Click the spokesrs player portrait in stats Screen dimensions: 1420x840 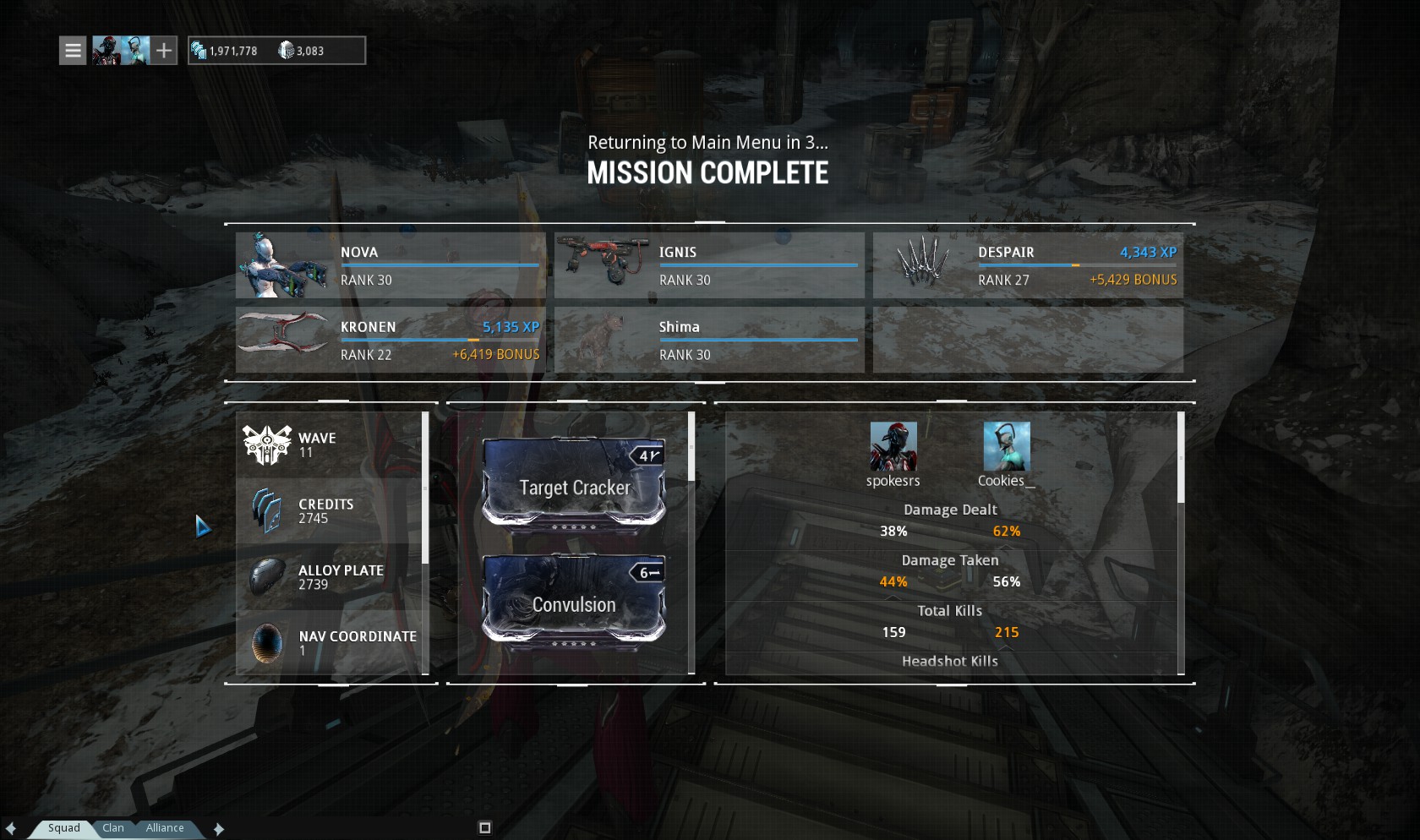(x=893, y=447)
